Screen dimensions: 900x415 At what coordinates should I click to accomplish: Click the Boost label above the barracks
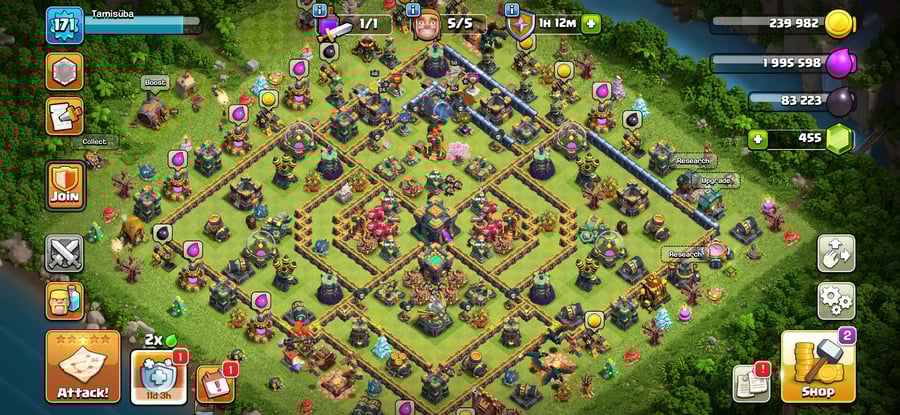154,83
